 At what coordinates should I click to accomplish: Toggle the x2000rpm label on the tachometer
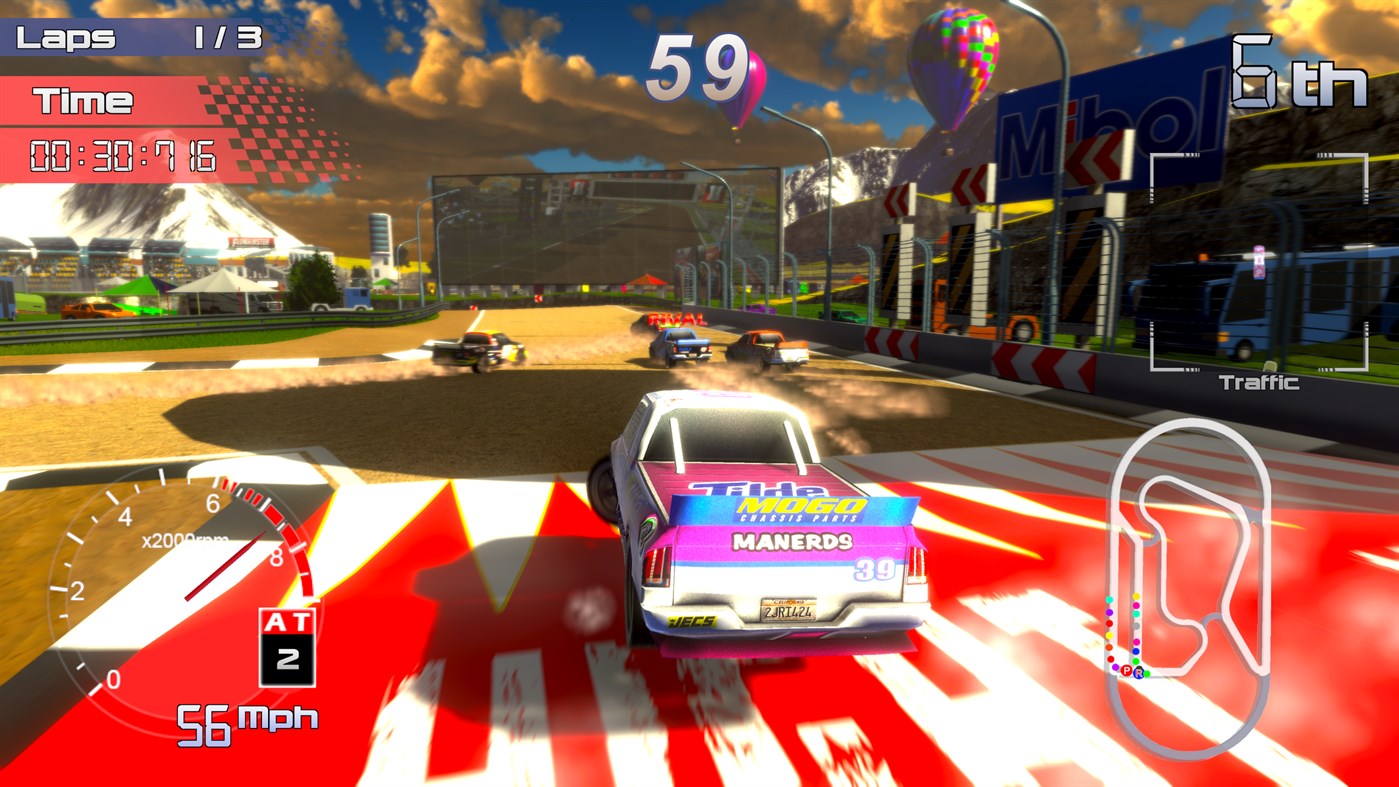pos(187,541)
